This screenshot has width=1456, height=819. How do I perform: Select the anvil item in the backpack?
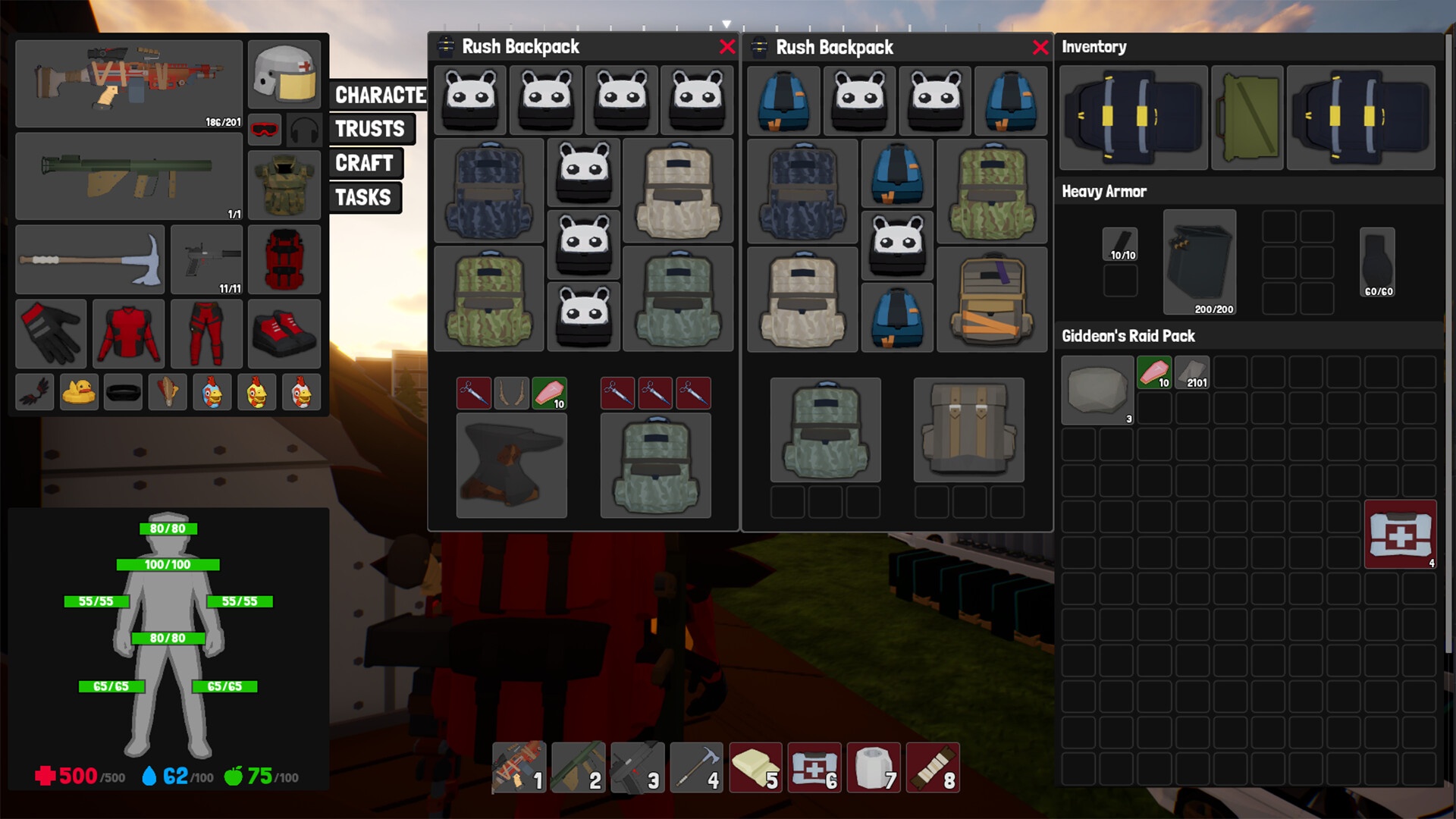point(511,465)
